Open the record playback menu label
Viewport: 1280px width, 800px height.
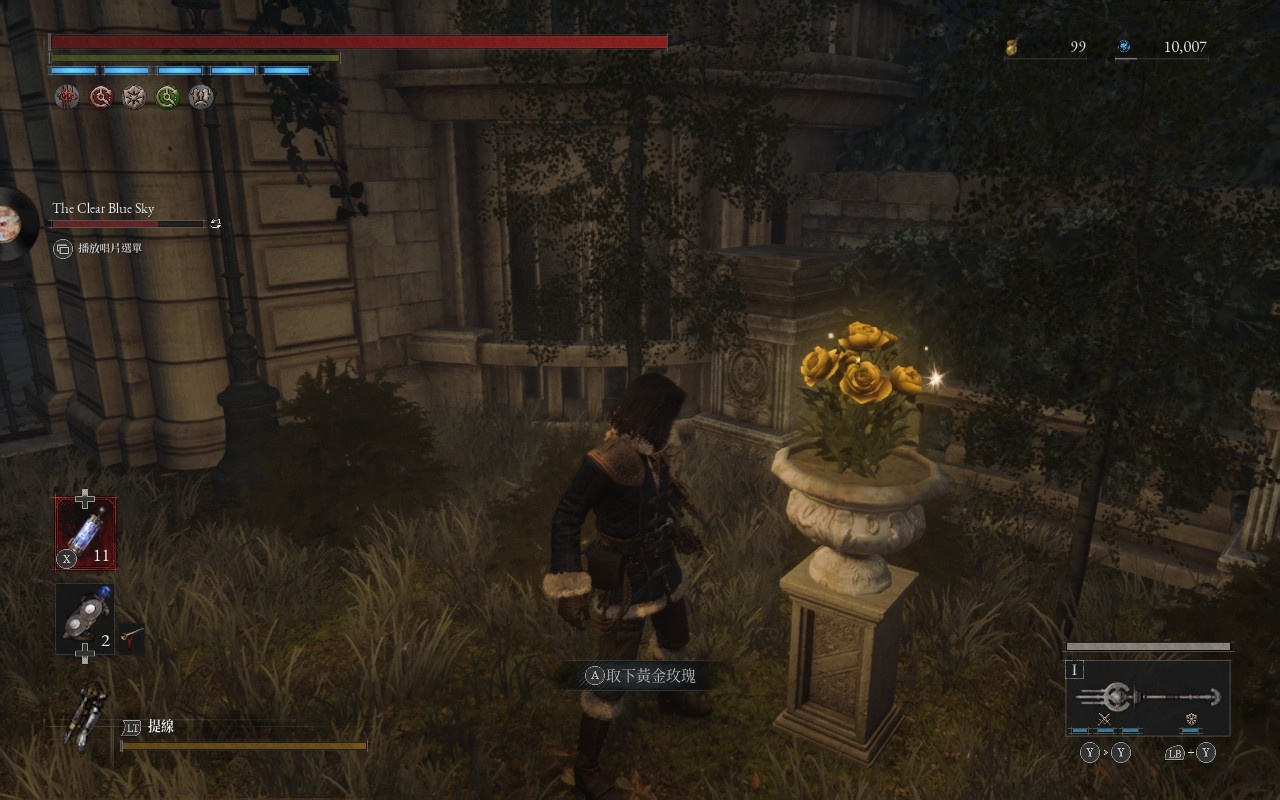pos(109,248)
